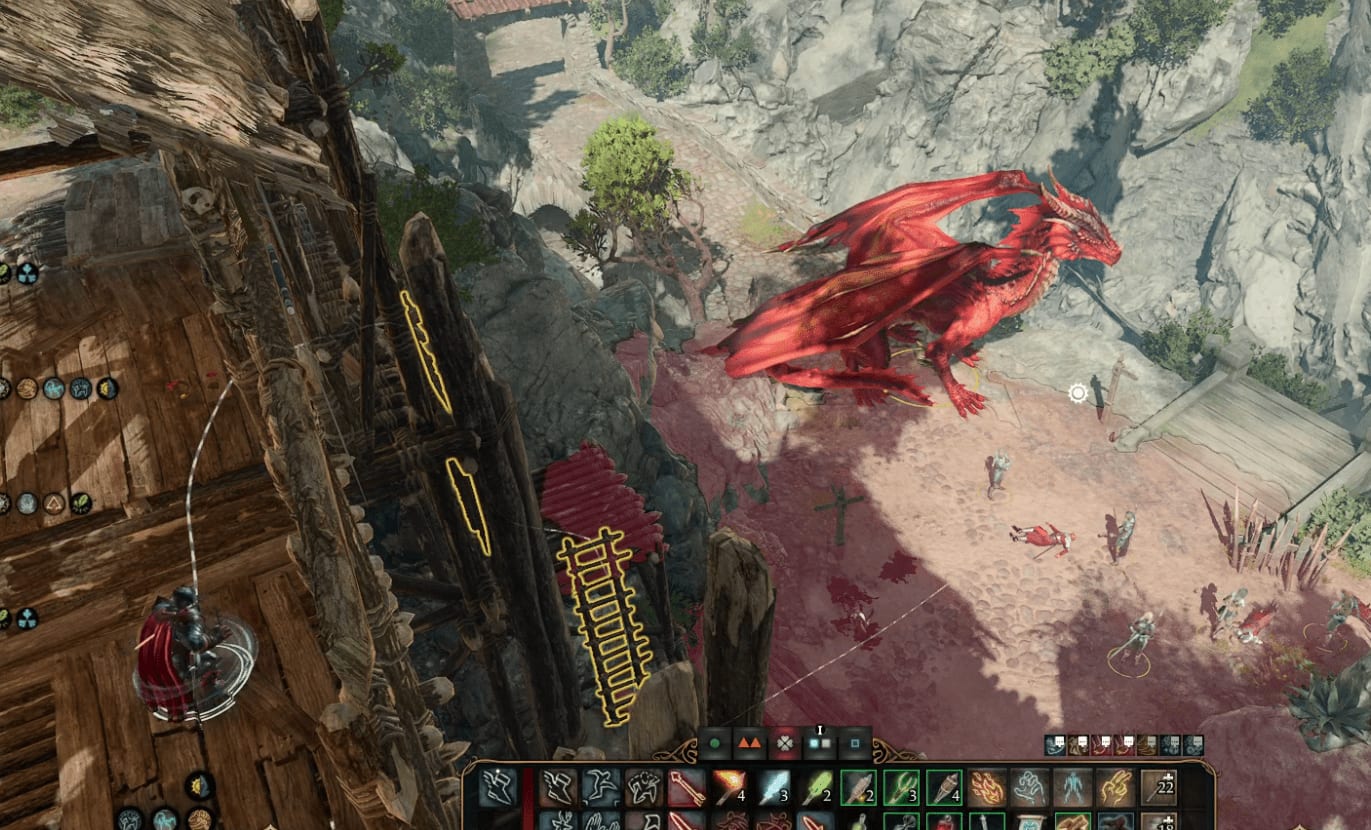Viewport: 1371px width, 830px height.
Task: Activate the golden hand ability icon
Action: (x=1115, y=788)
